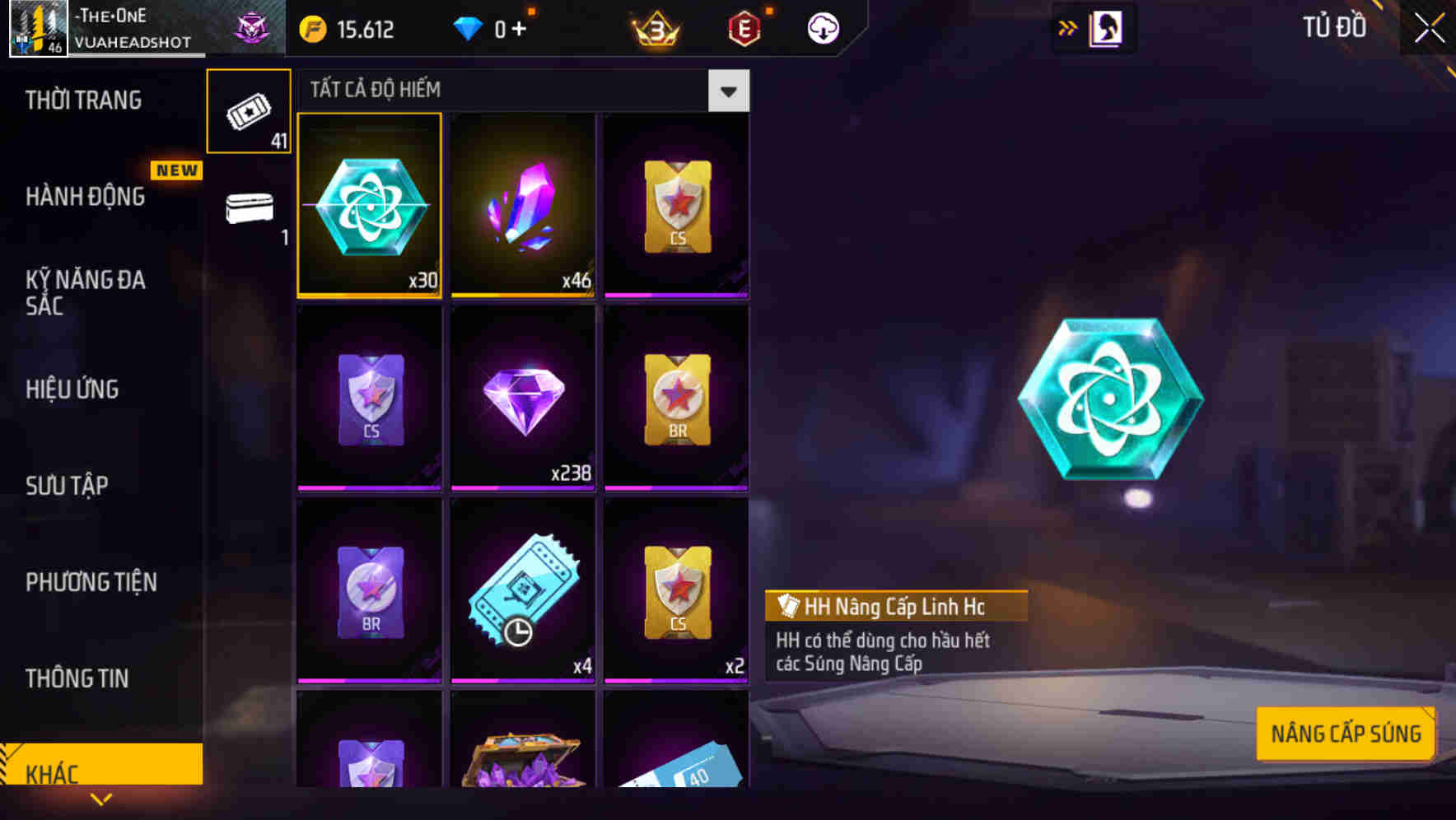The width and height of the screenshot is (1456, 820).
Task: Select the purple diamond item x238
Action: (523, 399)
